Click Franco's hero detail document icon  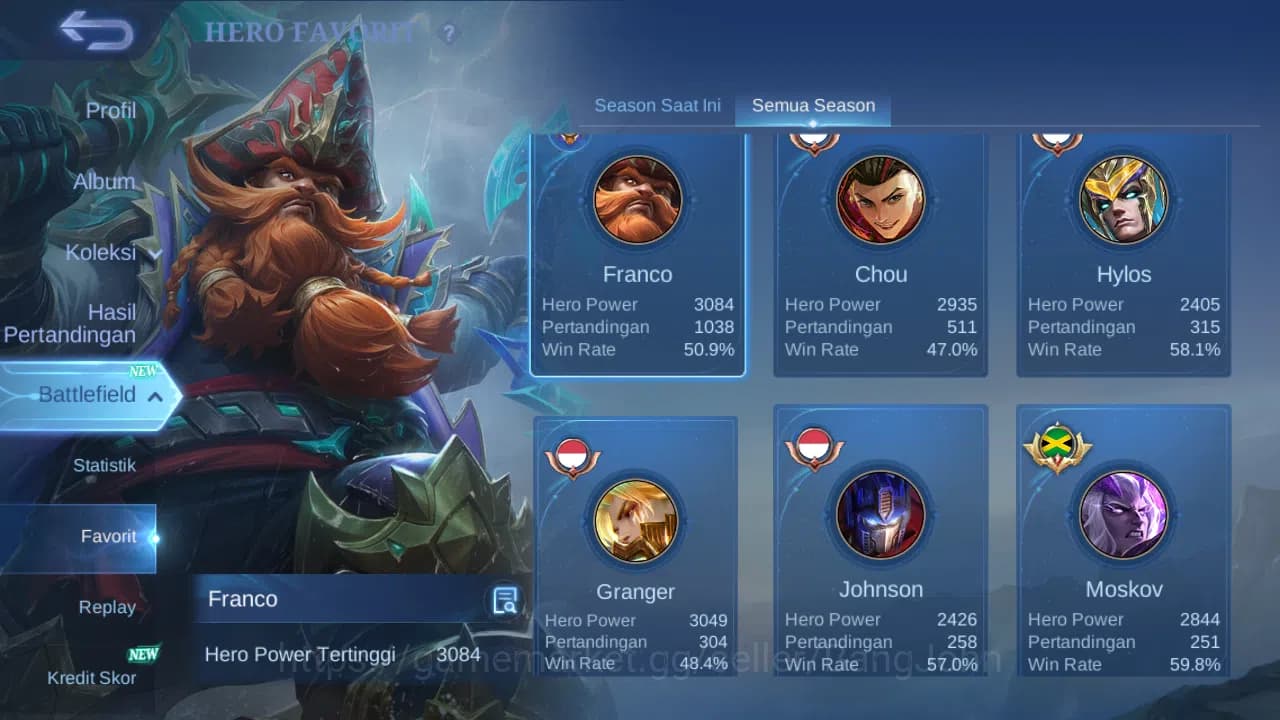tap(503, 599)
